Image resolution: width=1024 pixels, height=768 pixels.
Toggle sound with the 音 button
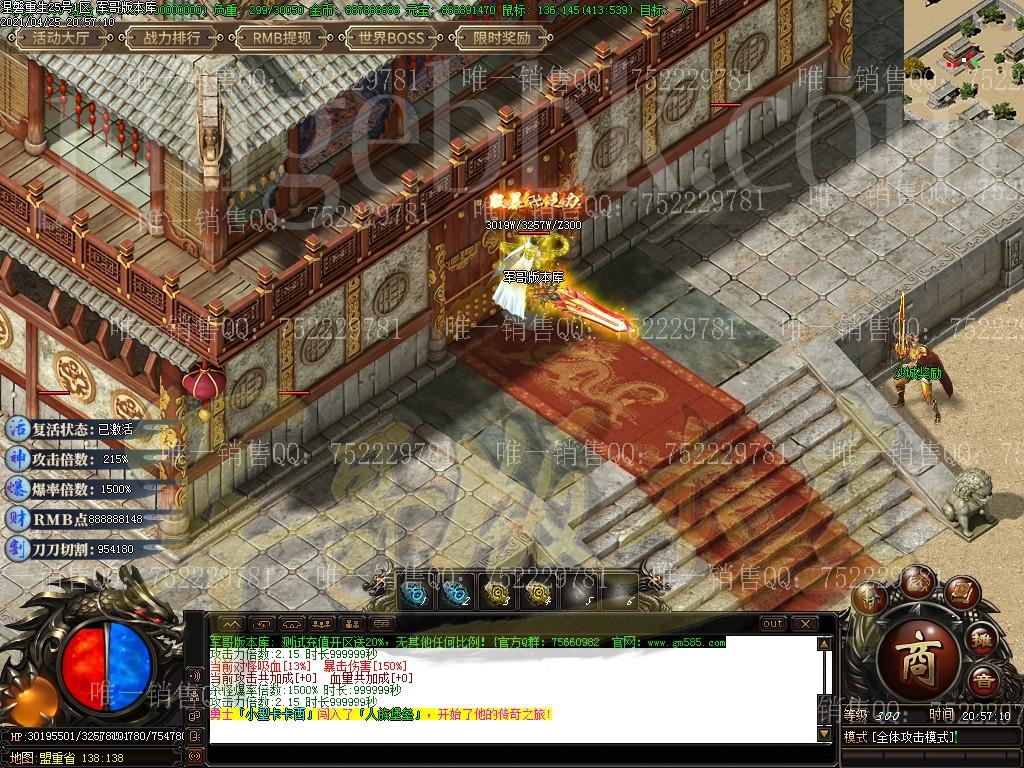[x=985, y=683]
